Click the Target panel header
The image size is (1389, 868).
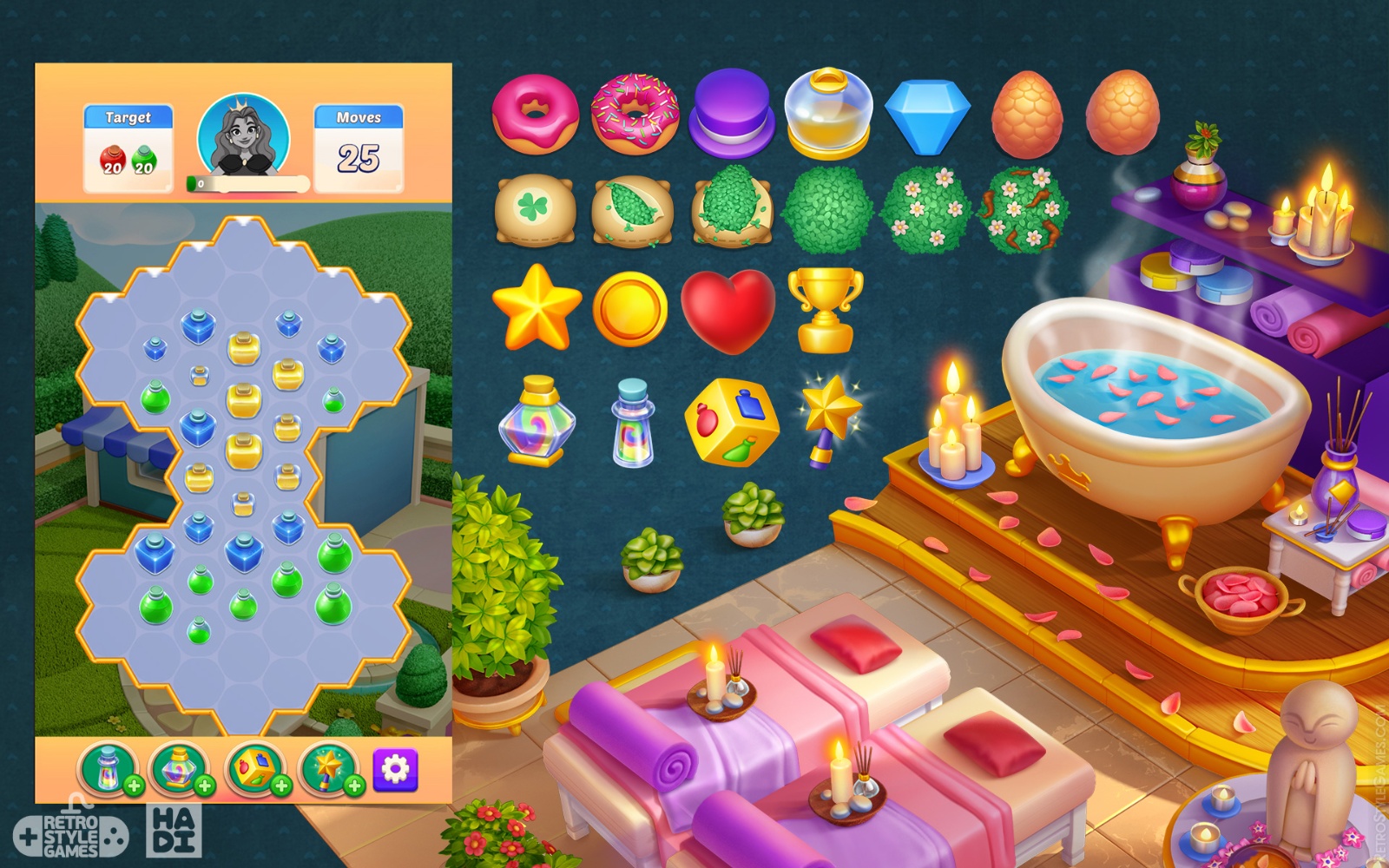coord(127,115)
